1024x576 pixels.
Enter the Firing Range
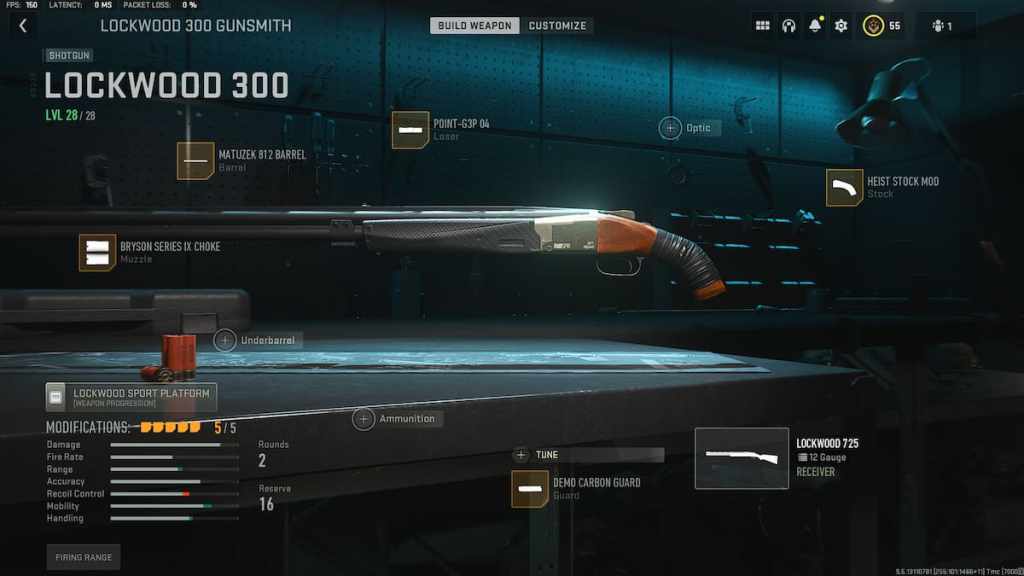[x=83, y=557]
